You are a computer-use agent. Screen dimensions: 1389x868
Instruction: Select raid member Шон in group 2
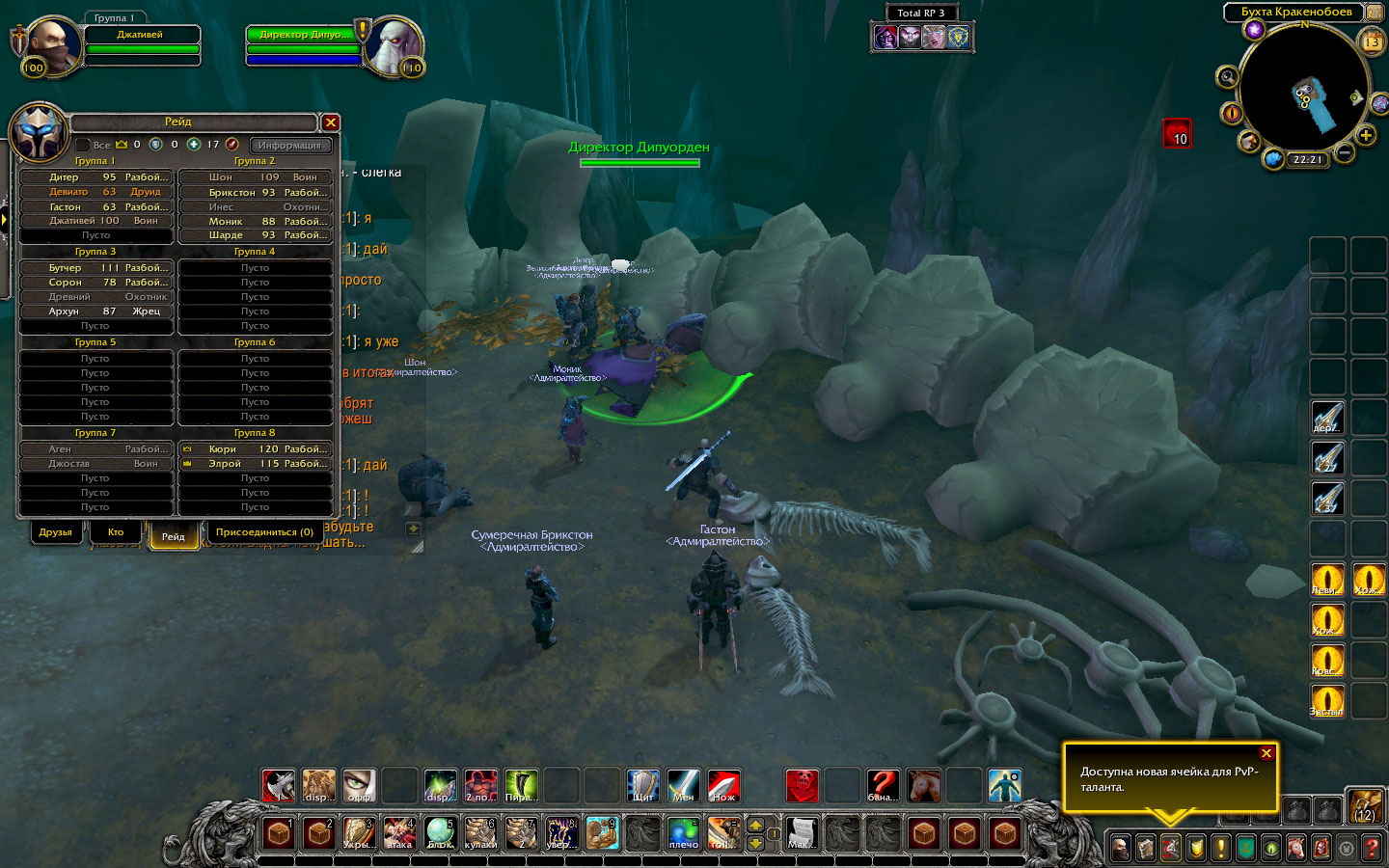click(x=256, y=177)
